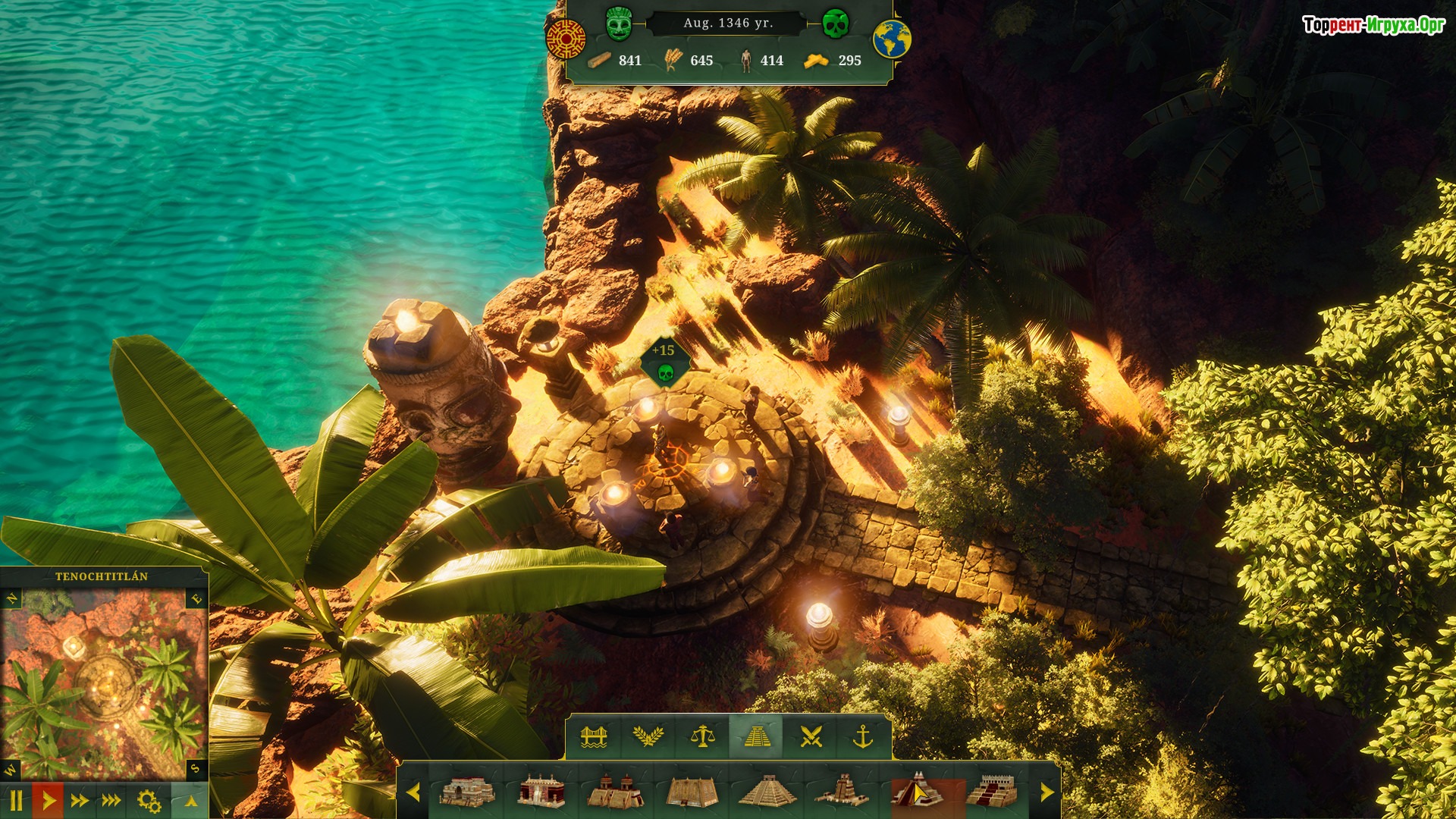The width and height of the screenshot is (1456, 819).
Task: Open the scales trade build category
Action: point(702,736)
